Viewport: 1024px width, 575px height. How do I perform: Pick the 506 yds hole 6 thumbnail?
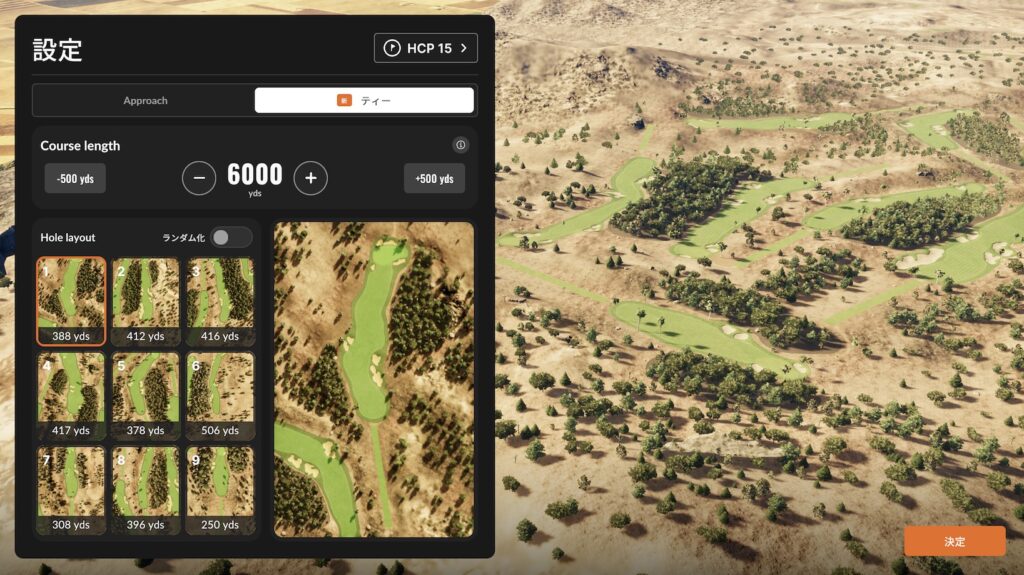click(220, 396)
